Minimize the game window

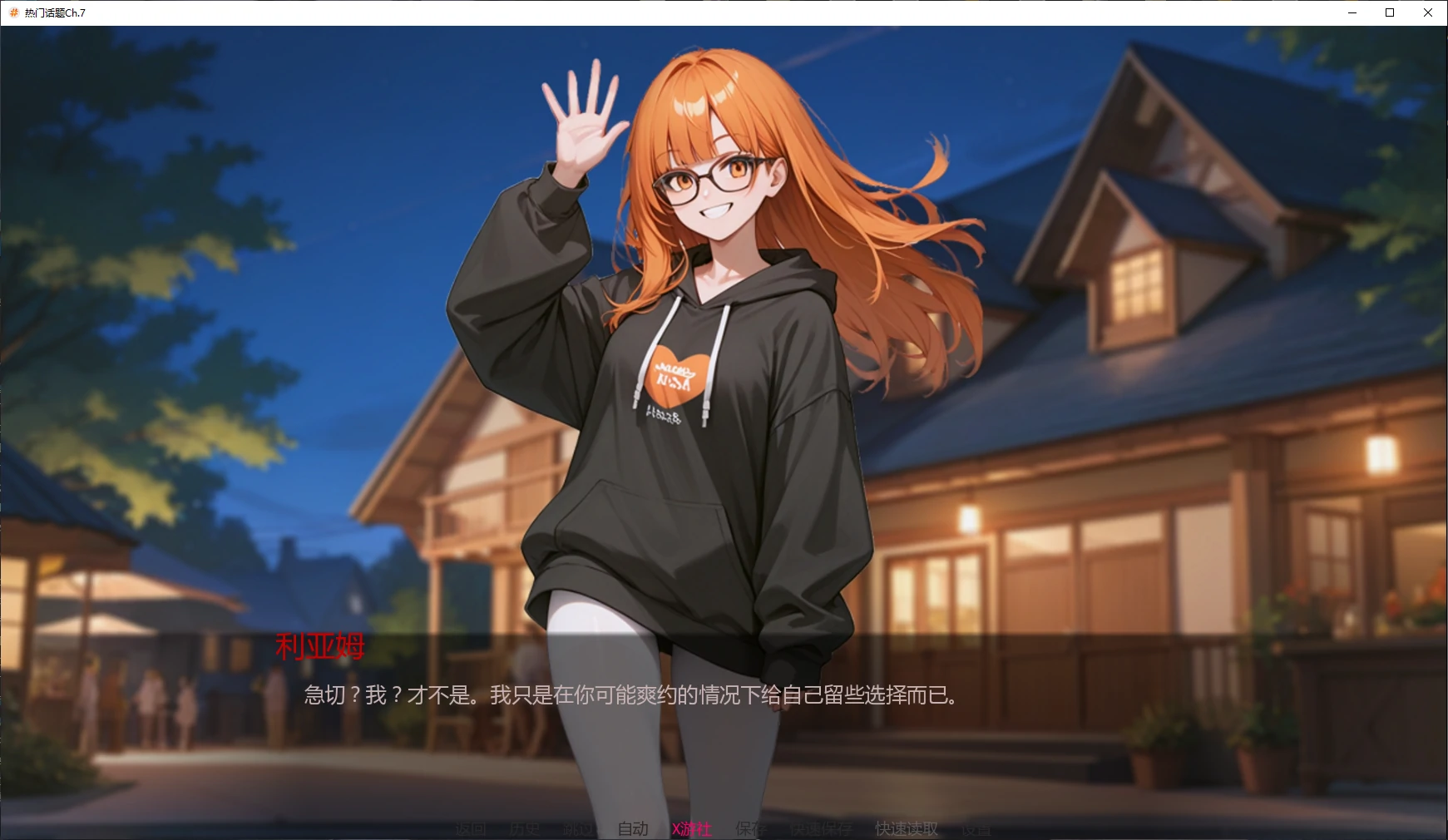(1351, 12)
